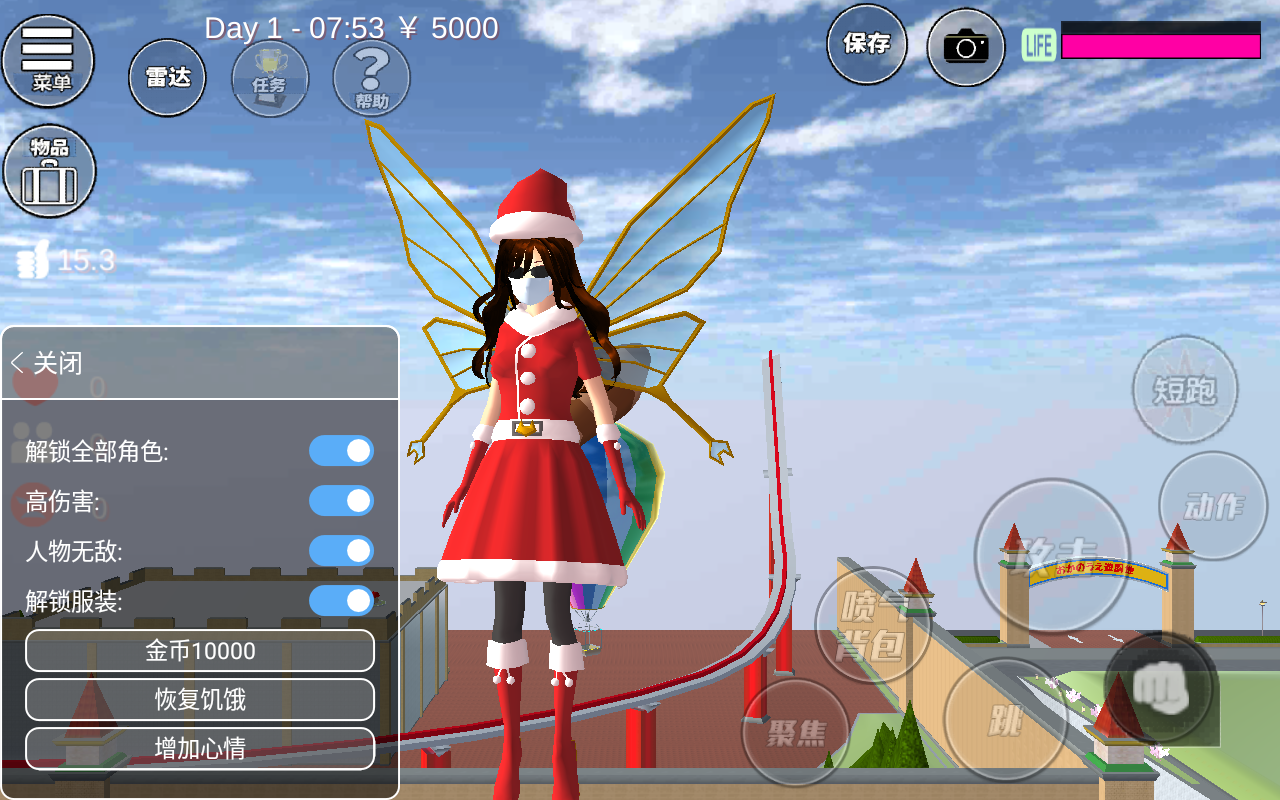Take a photo with the camera button

click(x=965, y=46)
